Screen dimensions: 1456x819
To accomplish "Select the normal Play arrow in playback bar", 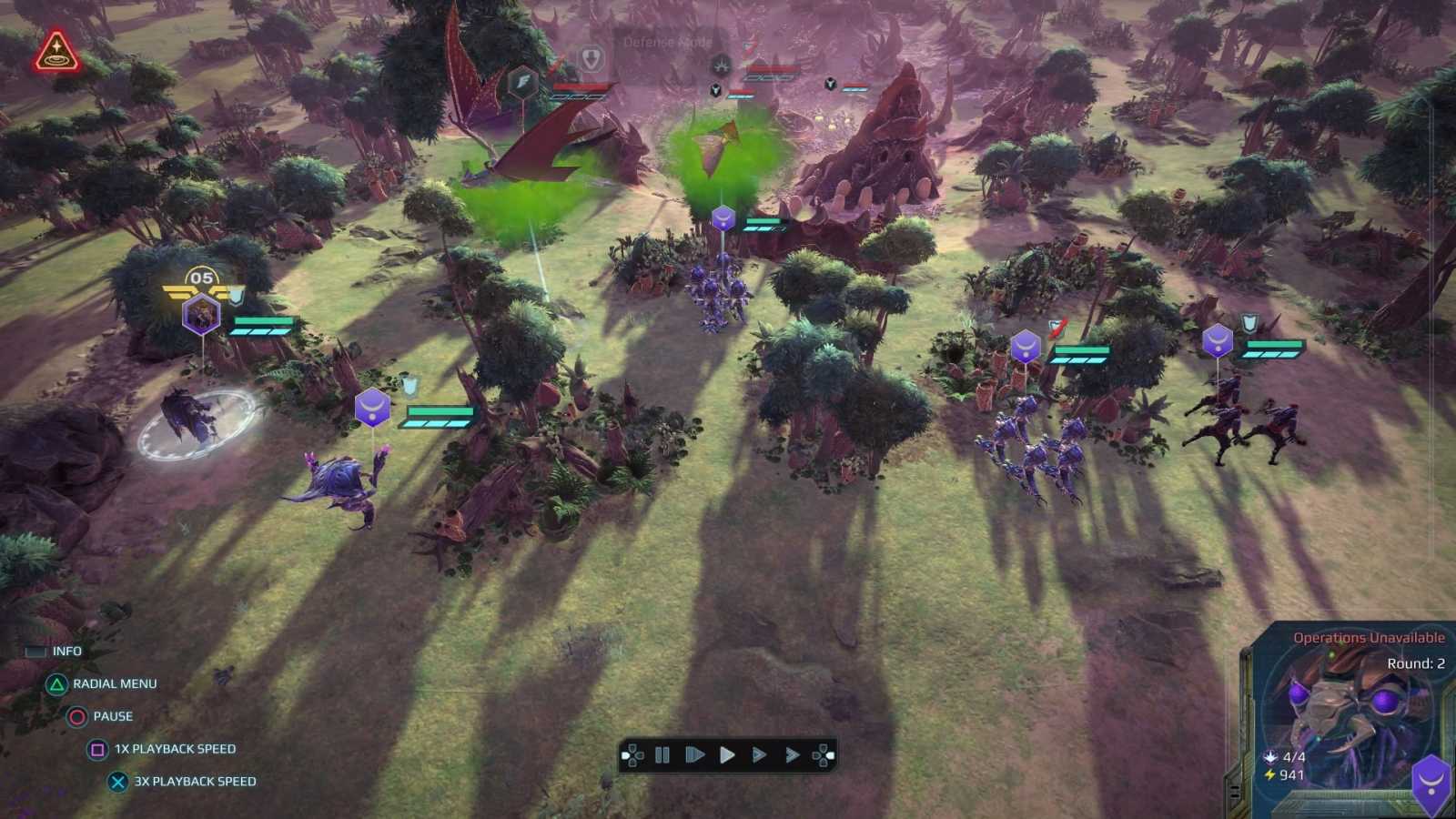I will pos(726,753).
